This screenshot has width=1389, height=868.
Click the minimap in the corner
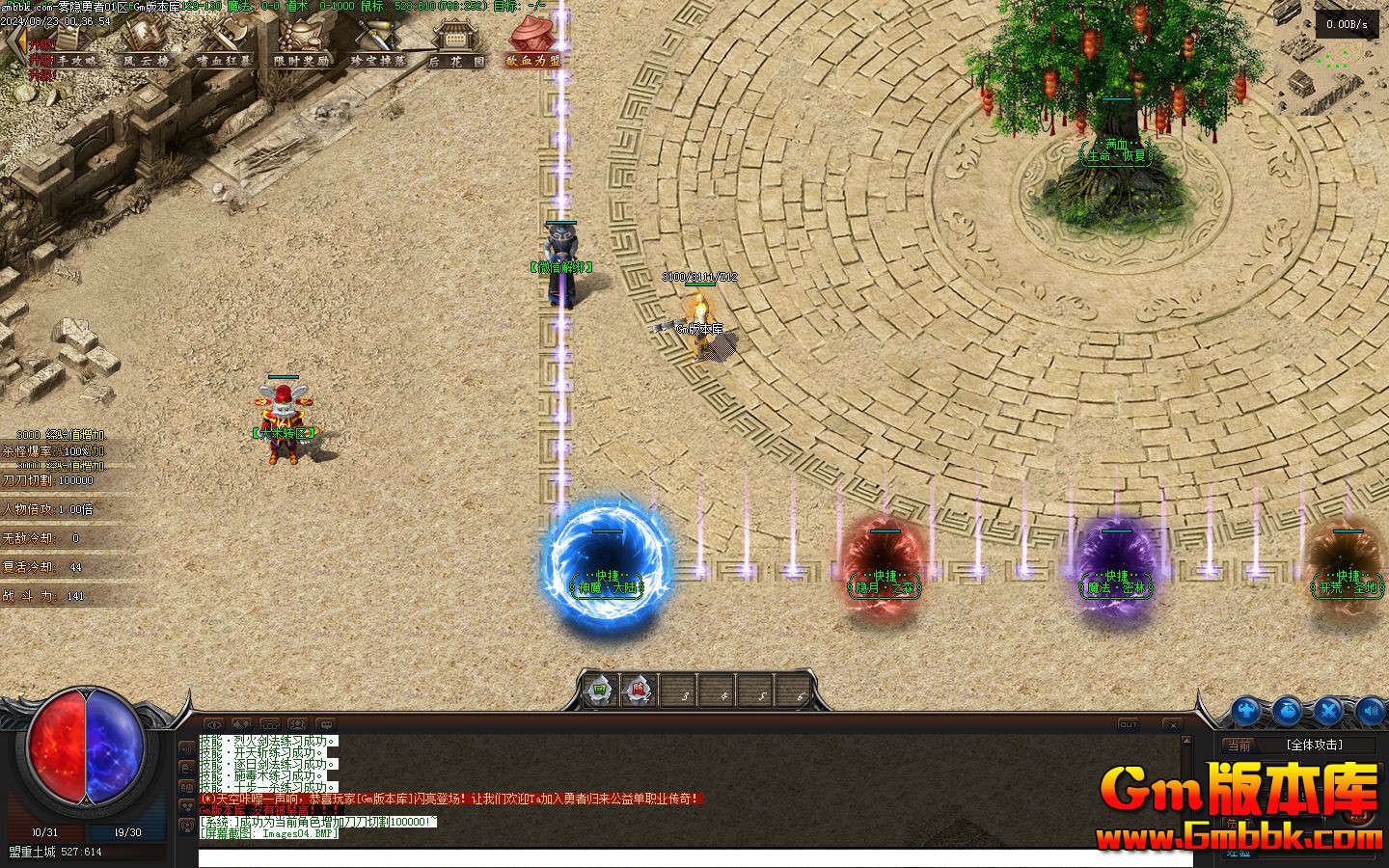click(x=1333, y=58)
